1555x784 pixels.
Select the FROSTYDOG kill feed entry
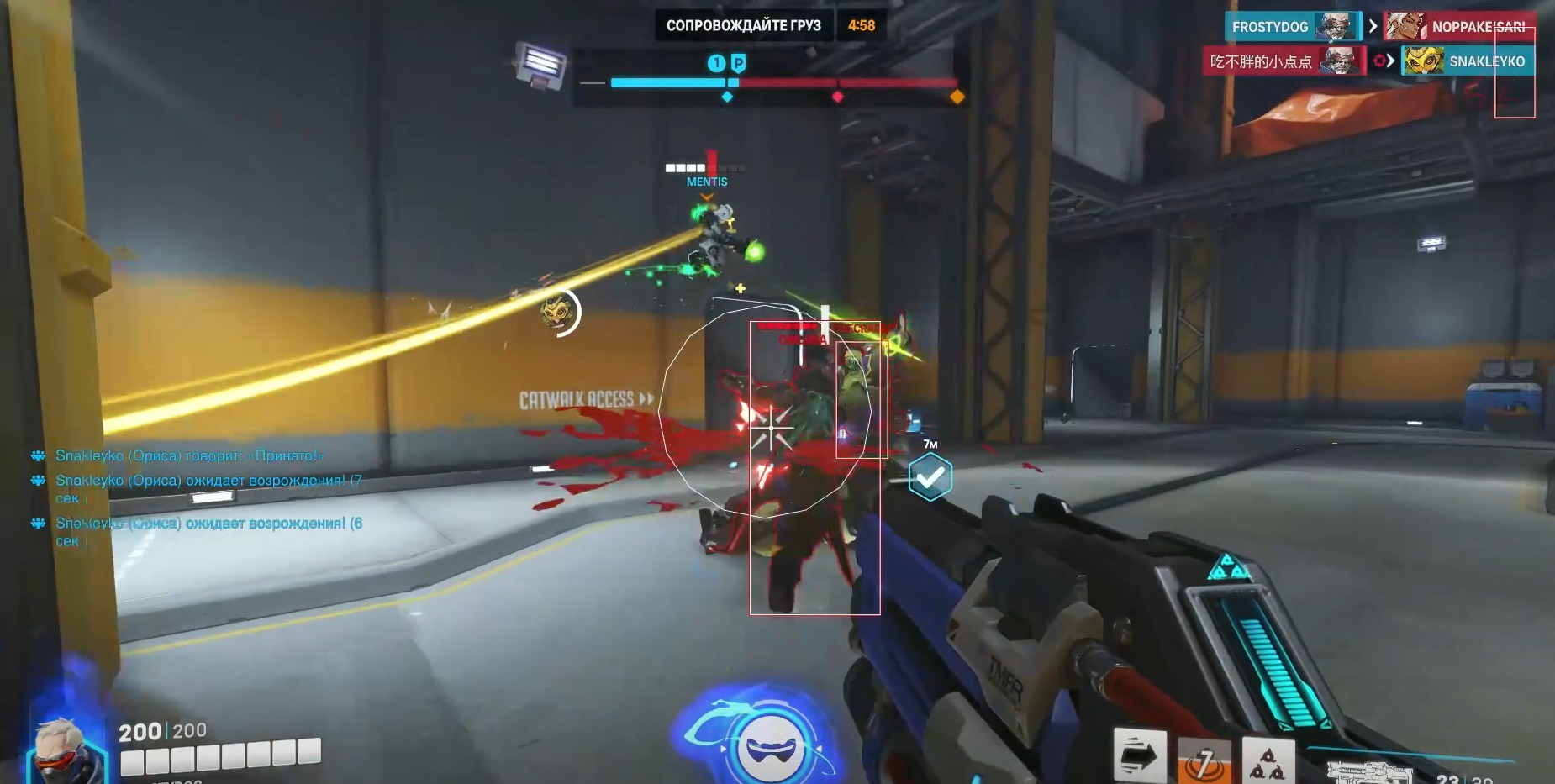tap(1291, 27)
